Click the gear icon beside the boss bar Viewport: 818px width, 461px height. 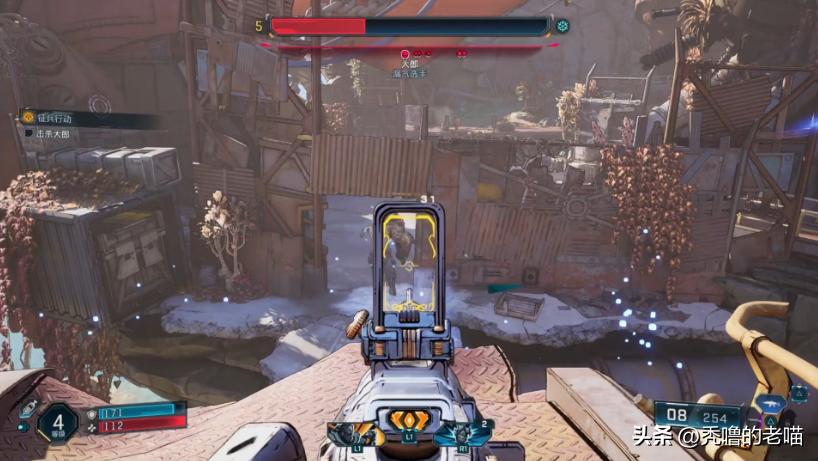pos(563,26)
